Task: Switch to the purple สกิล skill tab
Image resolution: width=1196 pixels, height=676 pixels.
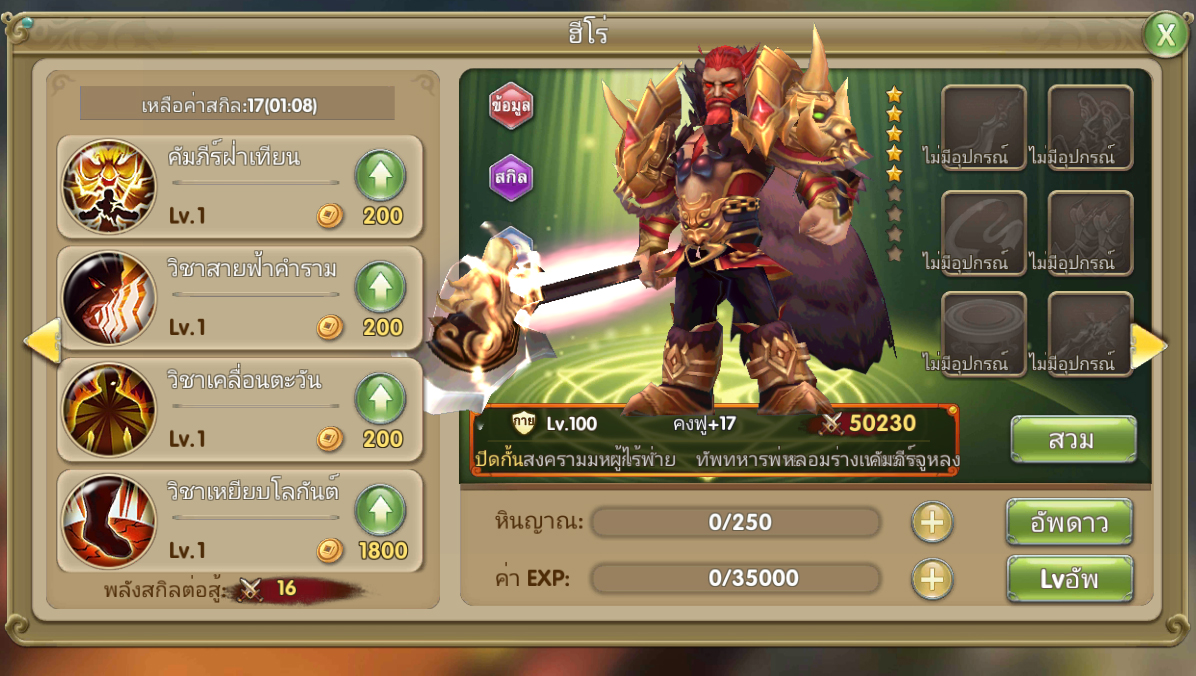Action: coord(511,178)
